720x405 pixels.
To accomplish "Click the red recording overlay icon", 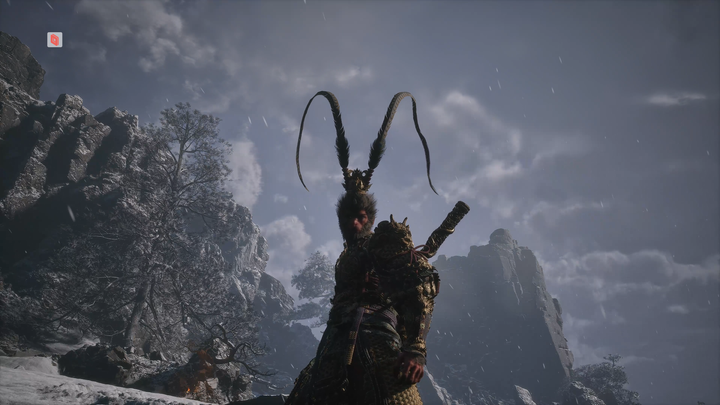I will point(54,40).
